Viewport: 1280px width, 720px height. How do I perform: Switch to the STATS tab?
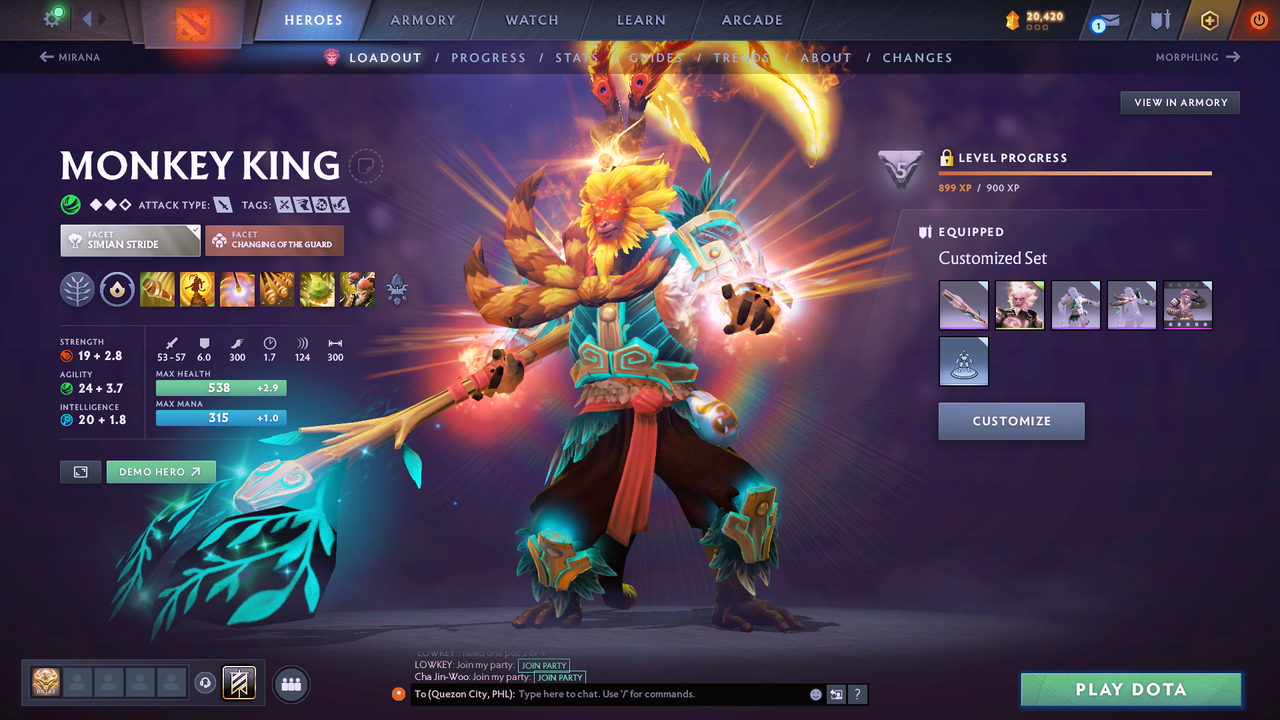[x=576, y=57]
